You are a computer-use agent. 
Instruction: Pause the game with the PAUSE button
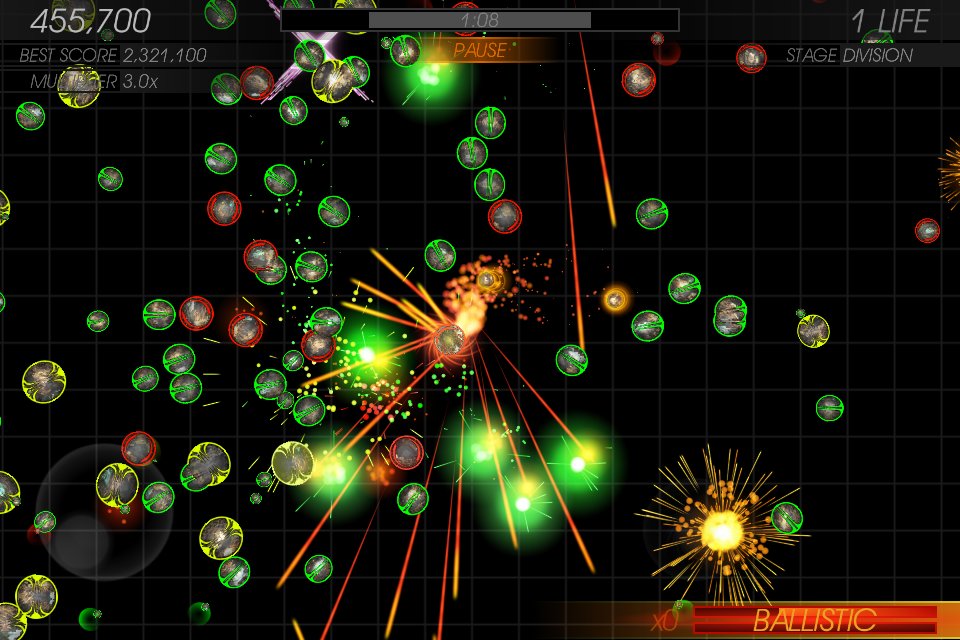pyautogui.click(x=480, y=50)
